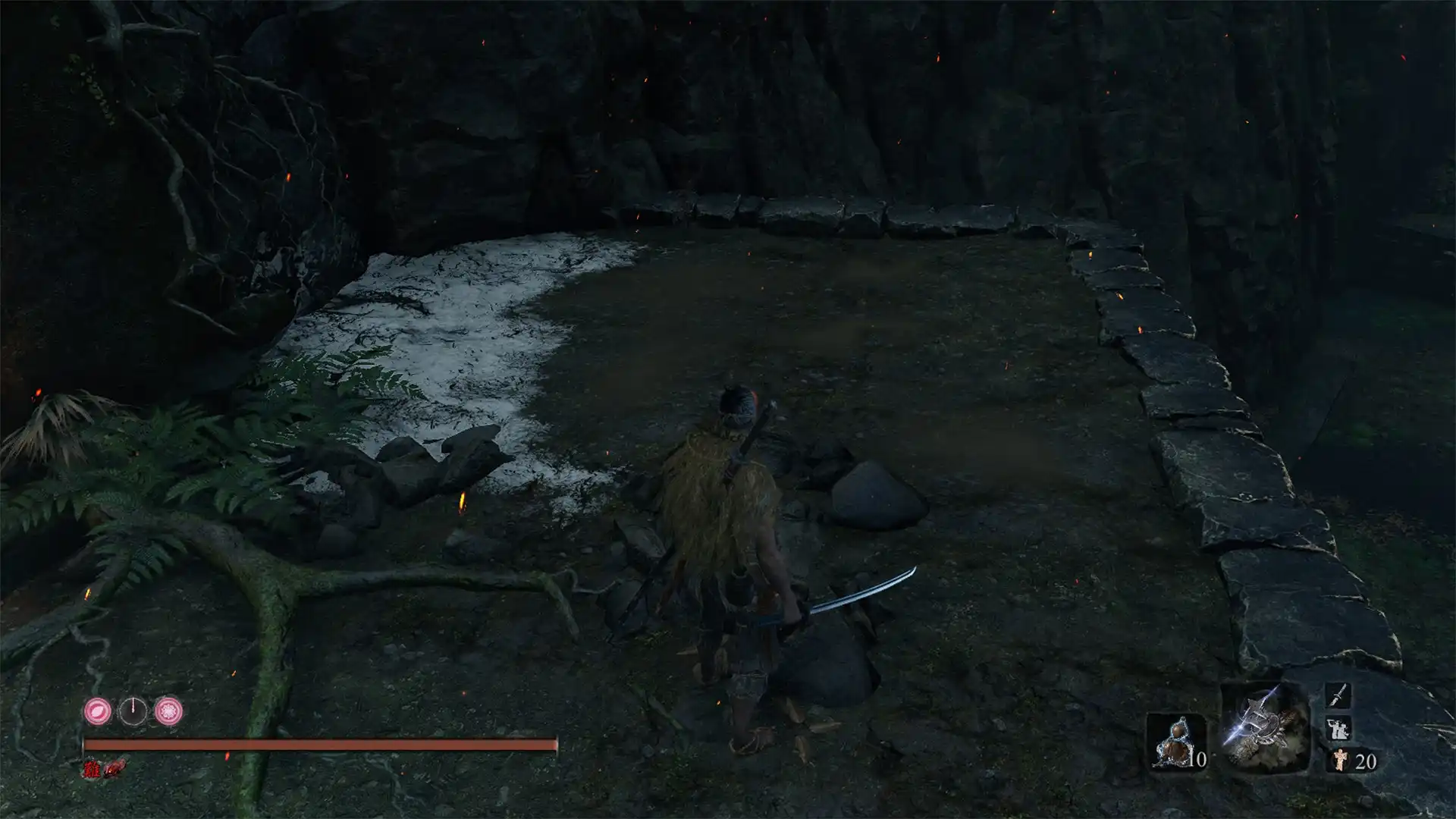Click the red kanji hardship status icon

pyautogui.click(x=92, y=770)
